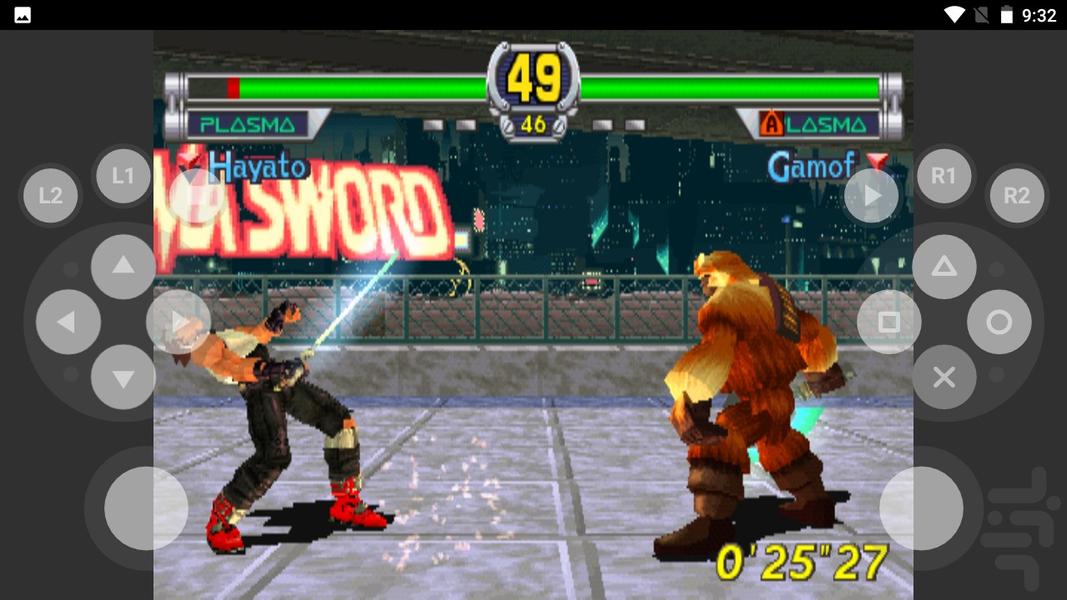Tap the L1 shoulder button

point(122,177)
